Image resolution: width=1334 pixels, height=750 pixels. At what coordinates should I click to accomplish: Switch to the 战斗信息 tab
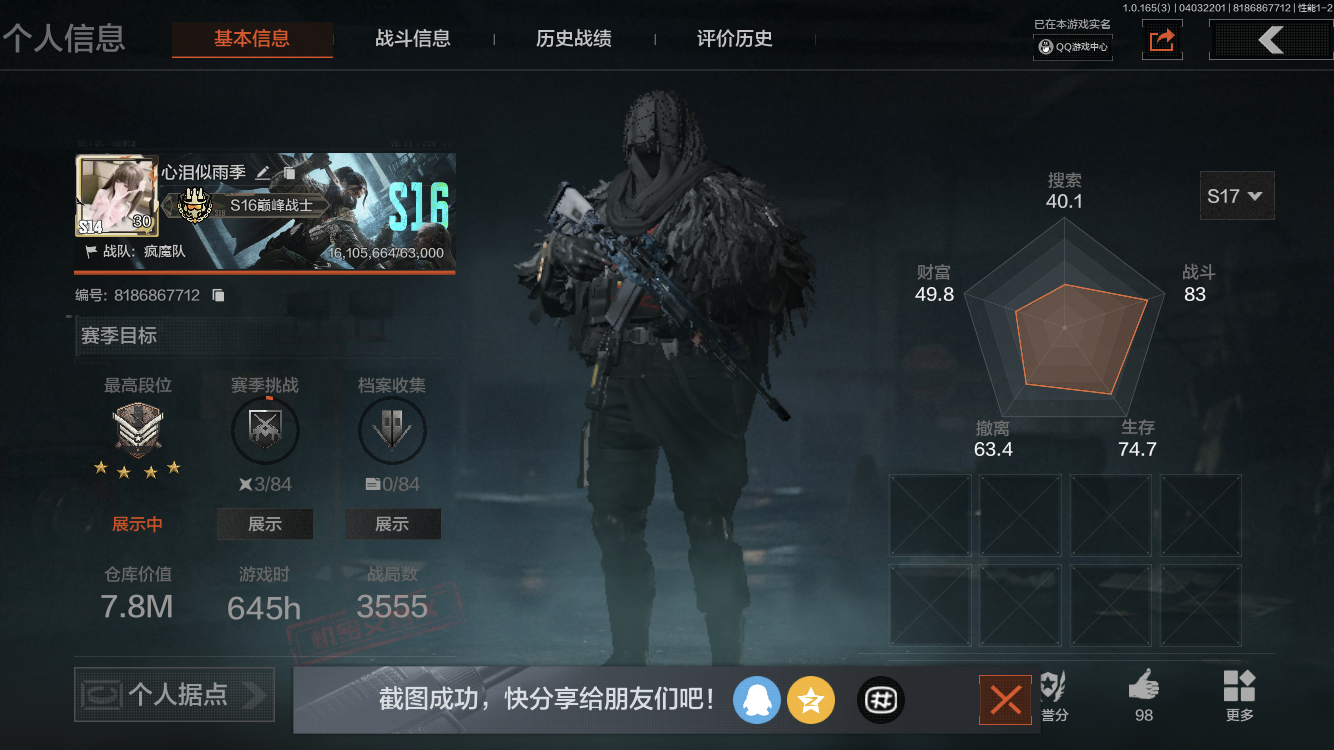(x=413, y=39)
